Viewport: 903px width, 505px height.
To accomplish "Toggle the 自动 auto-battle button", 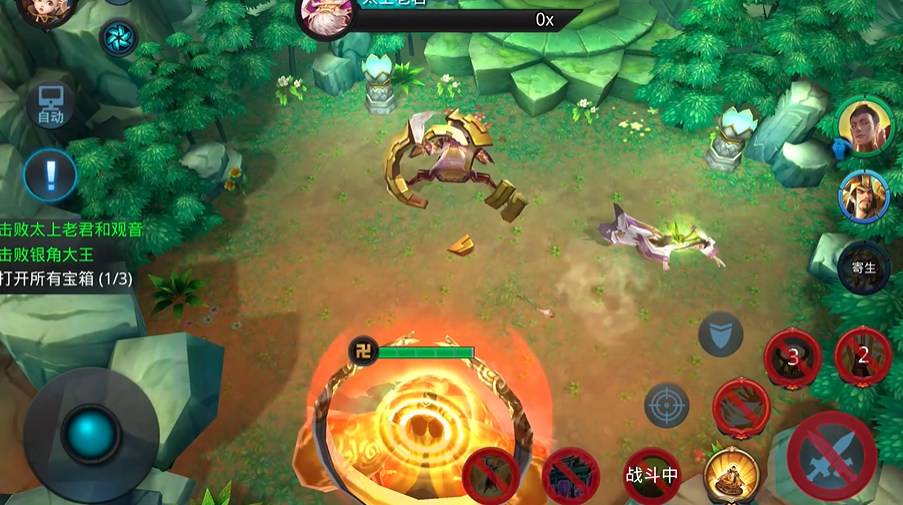I will coord(51,104).
